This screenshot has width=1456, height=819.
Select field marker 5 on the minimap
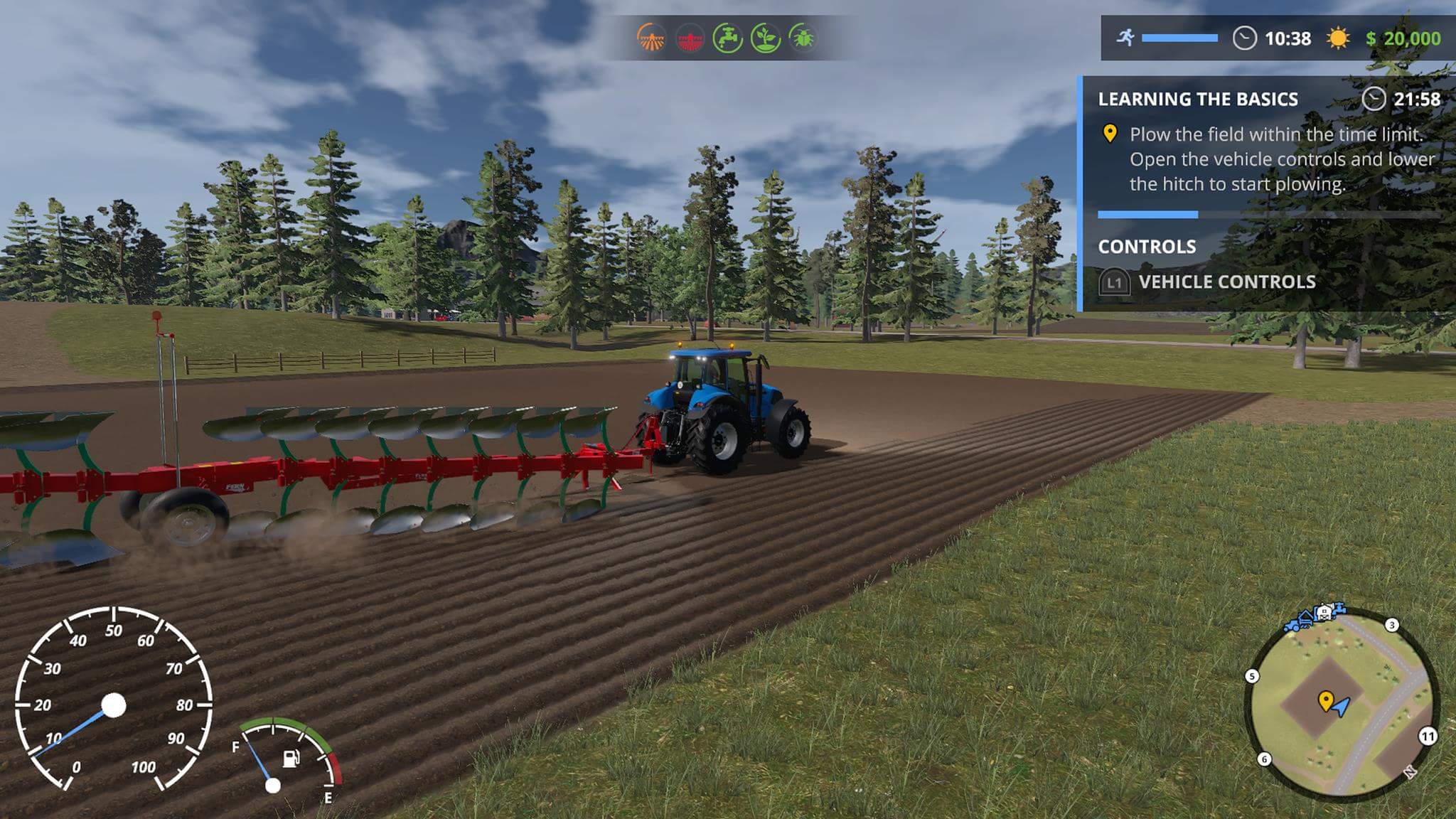[x=1252, y=676]
